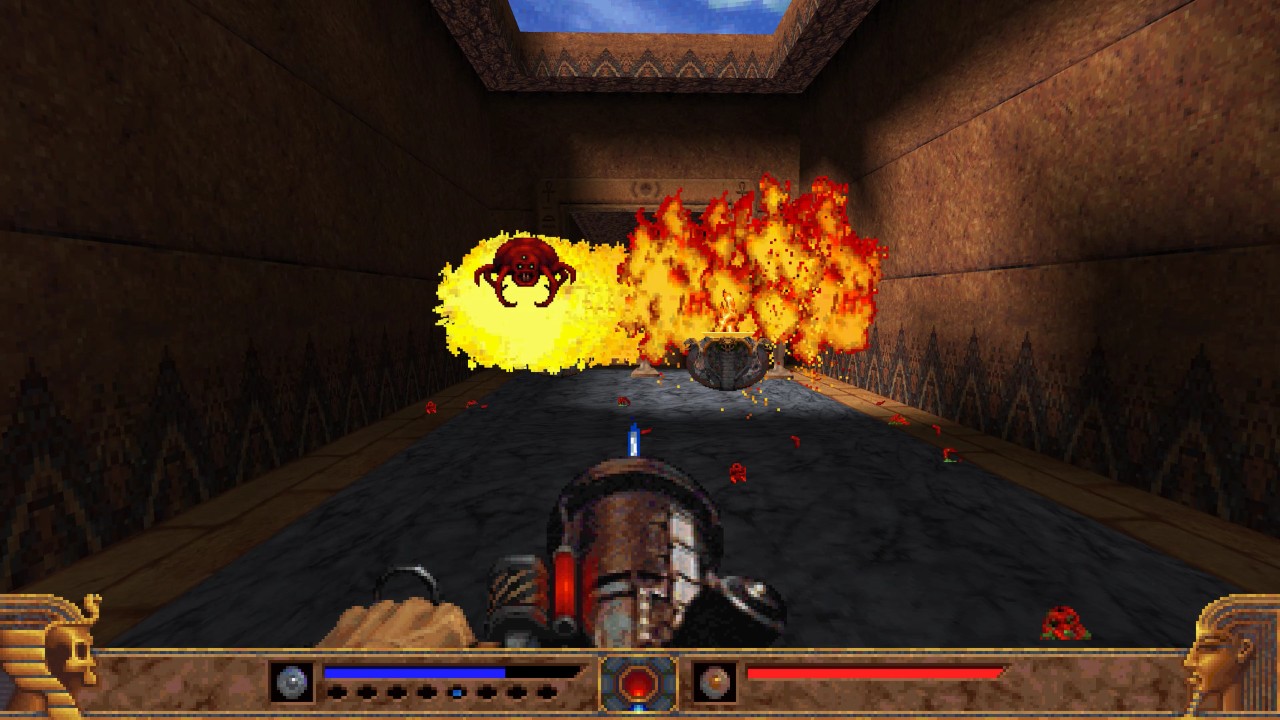Toggle the lowered ammo pip under the dot row
The width and height of the screenshot is (1280, 720).
[x=455, y=692]
